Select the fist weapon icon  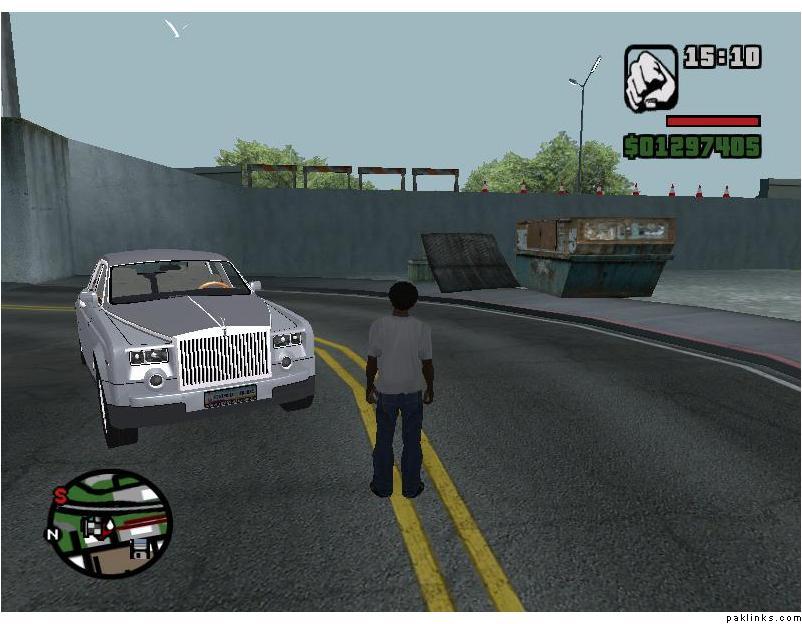point(650,77)
